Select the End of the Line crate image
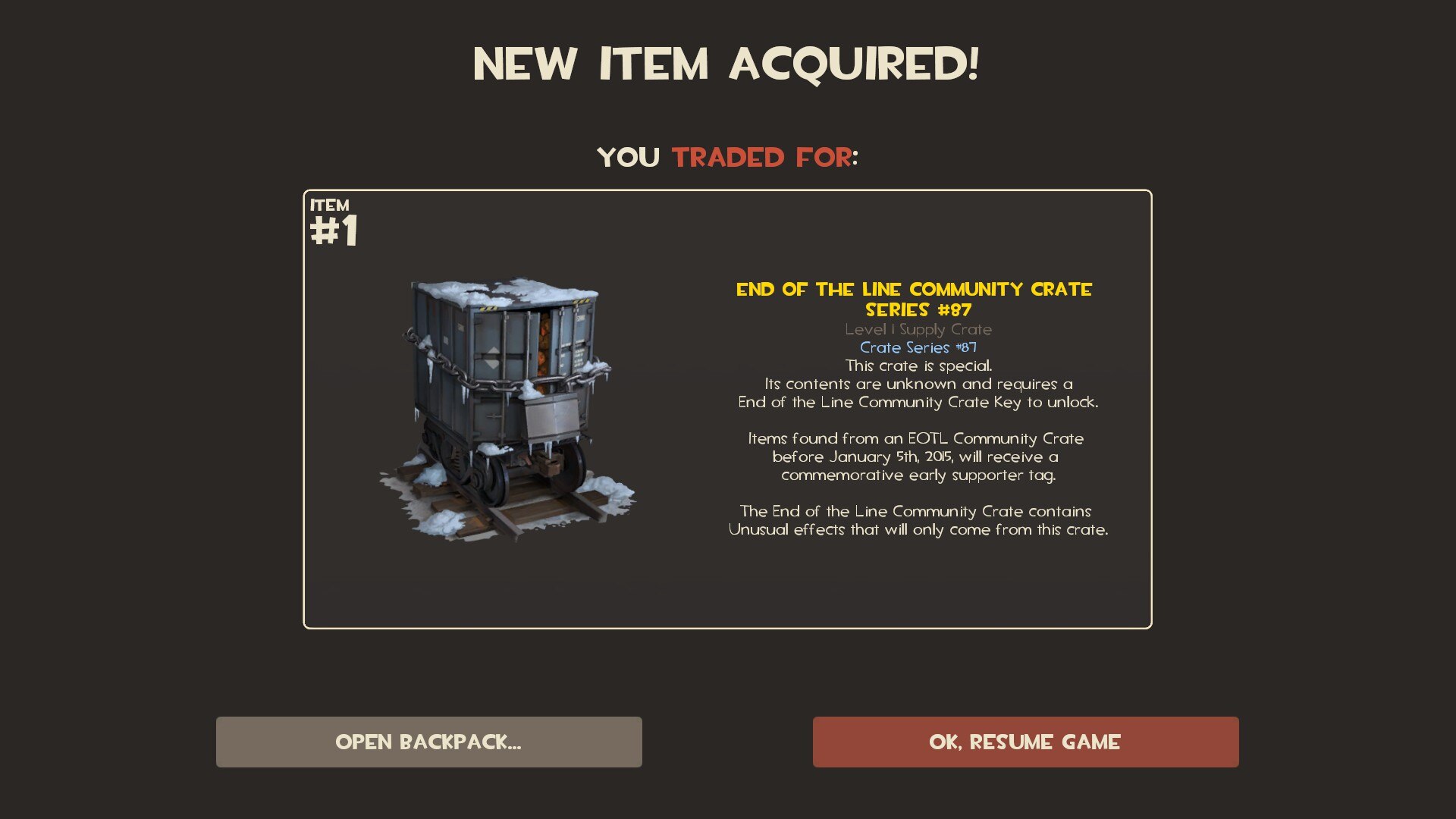This screenshot has height=819, width=1456. (505, 409)
